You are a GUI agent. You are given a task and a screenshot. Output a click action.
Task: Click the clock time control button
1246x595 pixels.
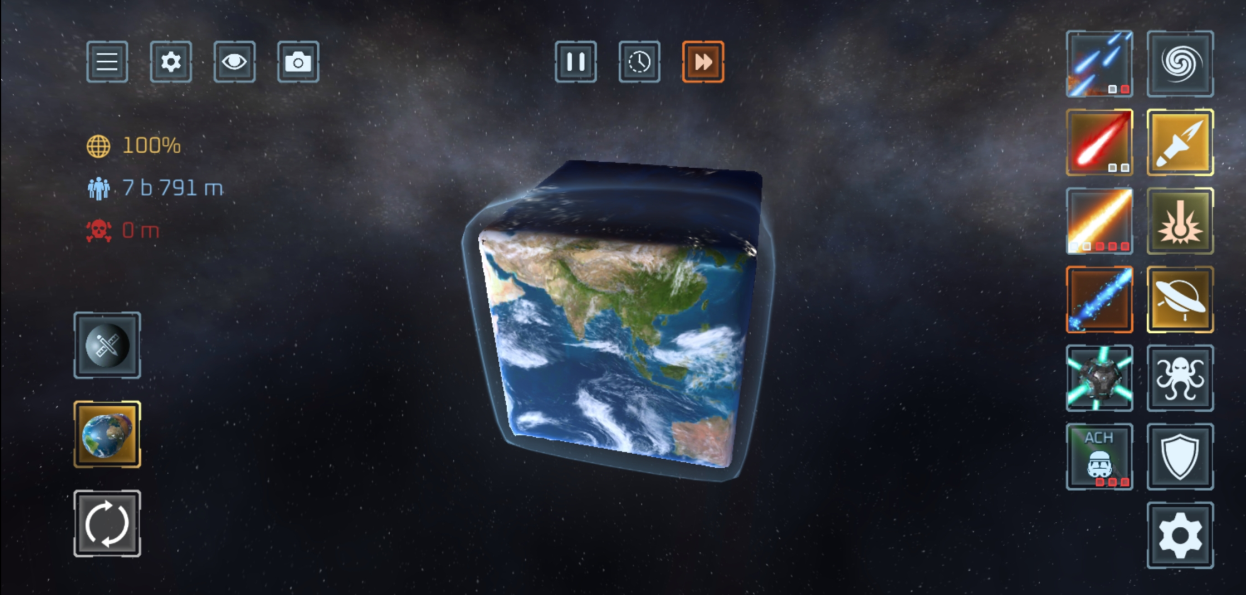pos(639,62)
